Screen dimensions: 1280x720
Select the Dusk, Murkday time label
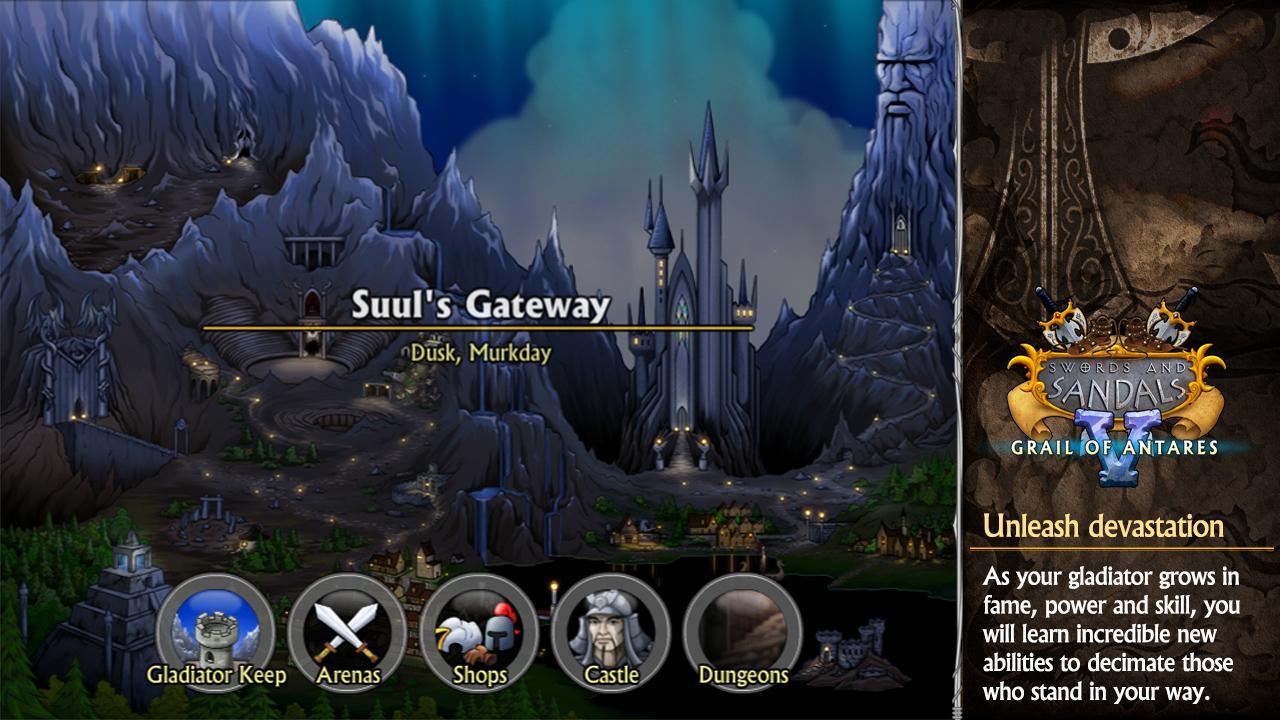point(480,351)
